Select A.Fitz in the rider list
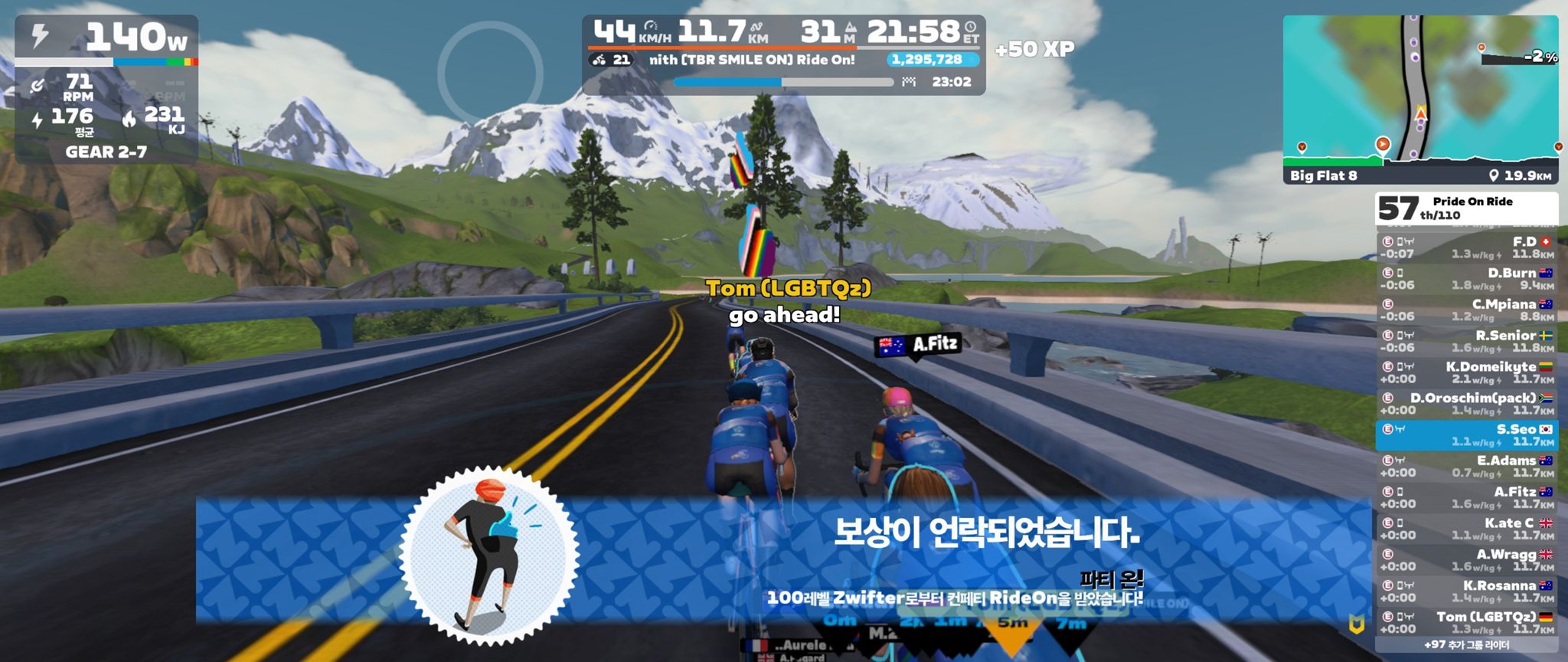The image size is (1568, 662). 1466,498
